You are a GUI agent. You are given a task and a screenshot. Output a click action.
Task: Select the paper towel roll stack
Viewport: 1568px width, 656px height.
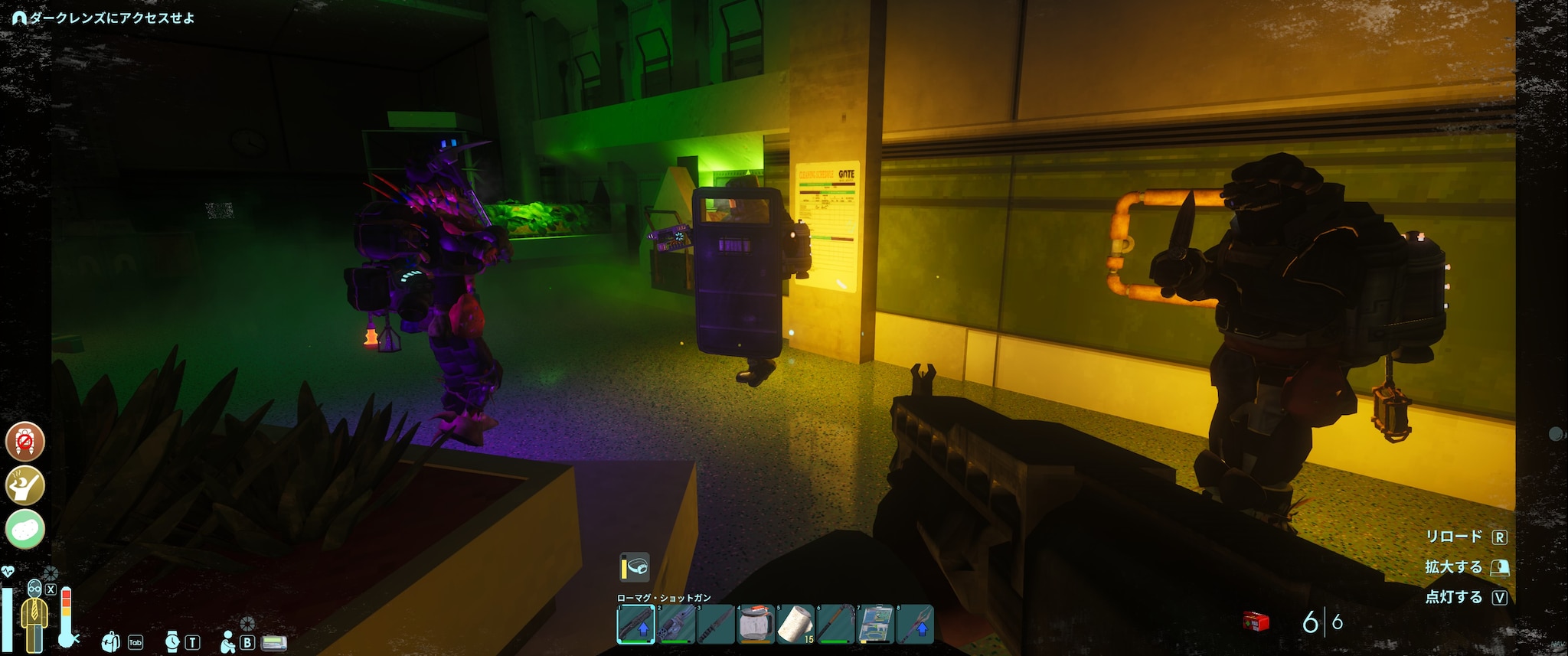coord(795,624)
